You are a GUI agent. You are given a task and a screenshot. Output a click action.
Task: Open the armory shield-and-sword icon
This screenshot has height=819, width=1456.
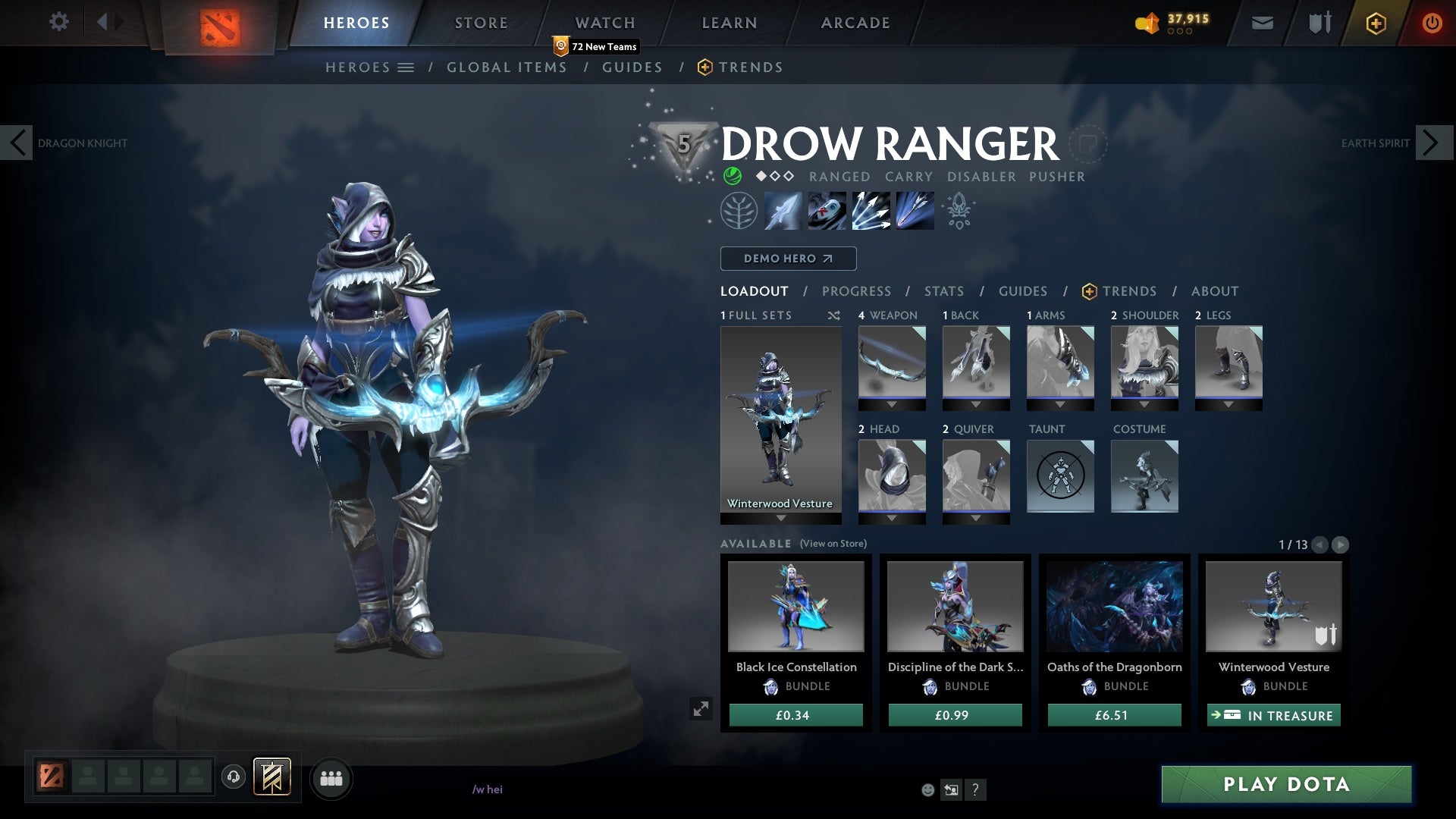pos(1318,23)
